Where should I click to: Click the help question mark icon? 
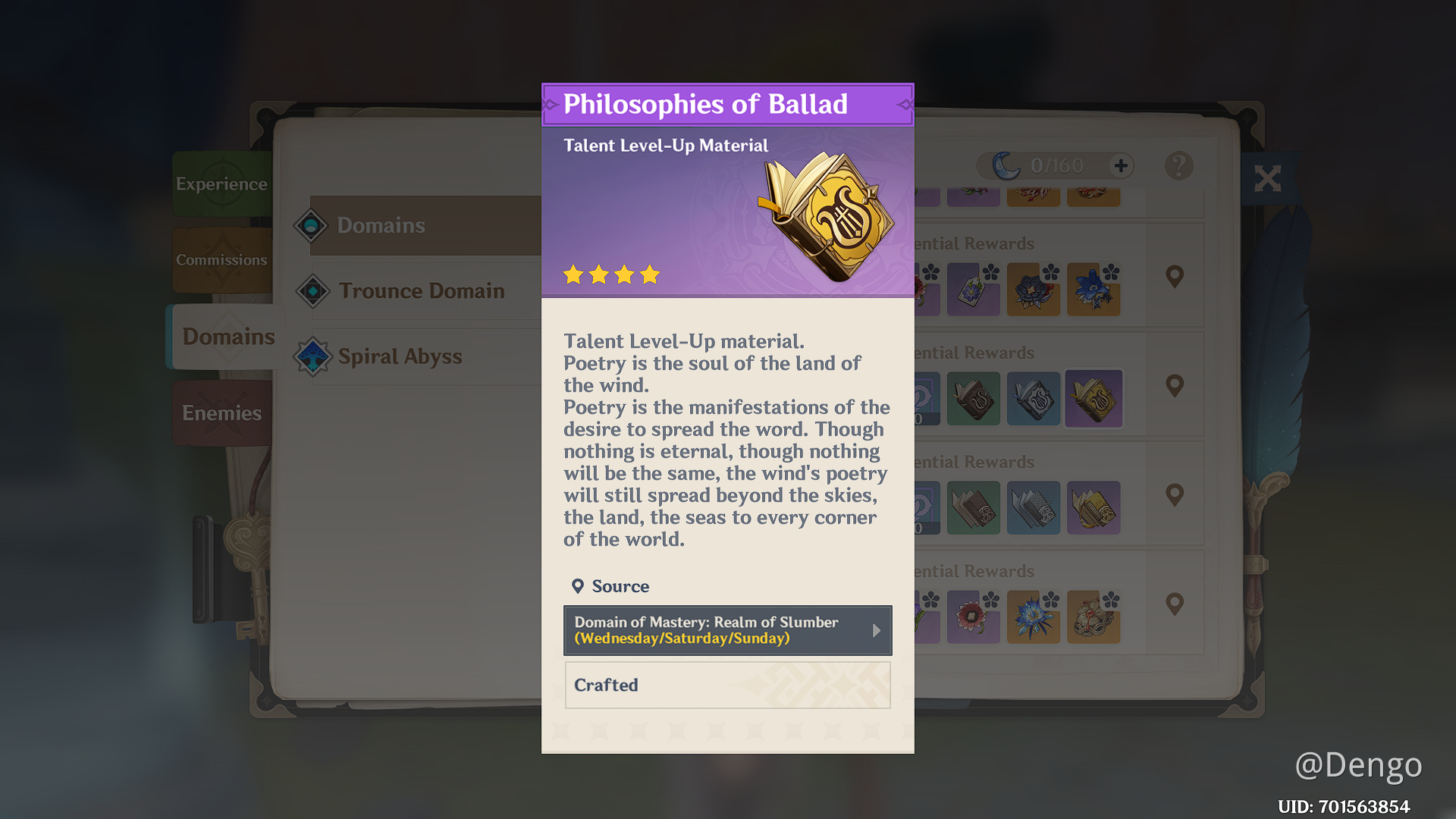point(1178,165)
